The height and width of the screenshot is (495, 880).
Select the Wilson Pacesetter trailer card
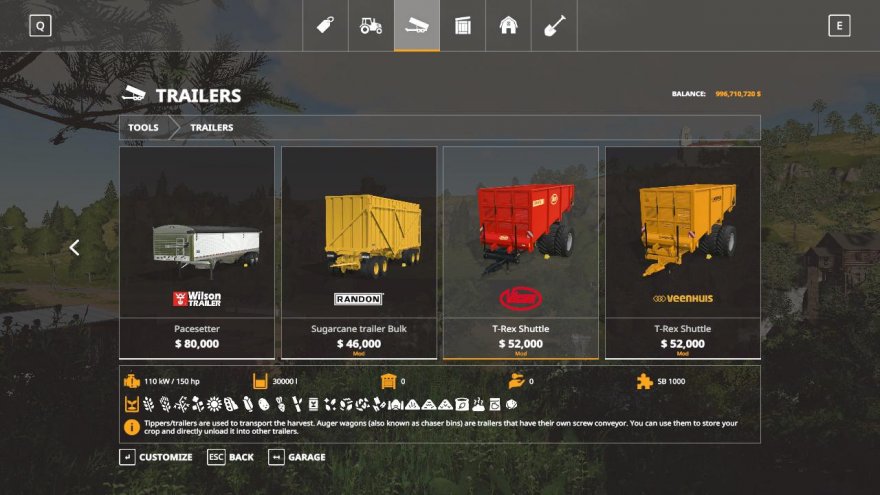(197, 252)
